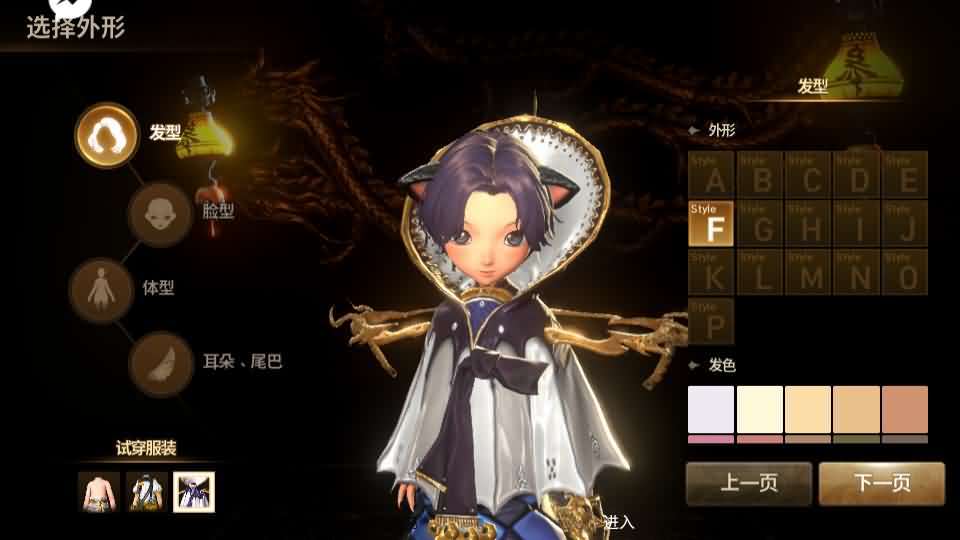960x540 pixels.
Task: Select the 发型 hairstyle category
Action: [x=107, y=135]
